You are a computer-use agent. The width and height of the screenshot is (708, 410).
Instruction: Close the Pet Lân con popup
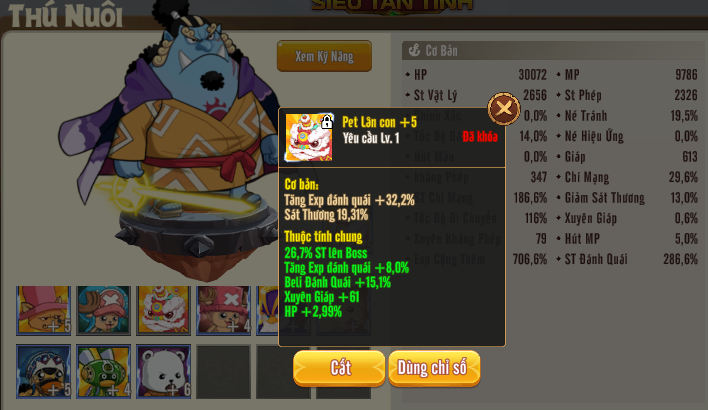coord(504,108)
